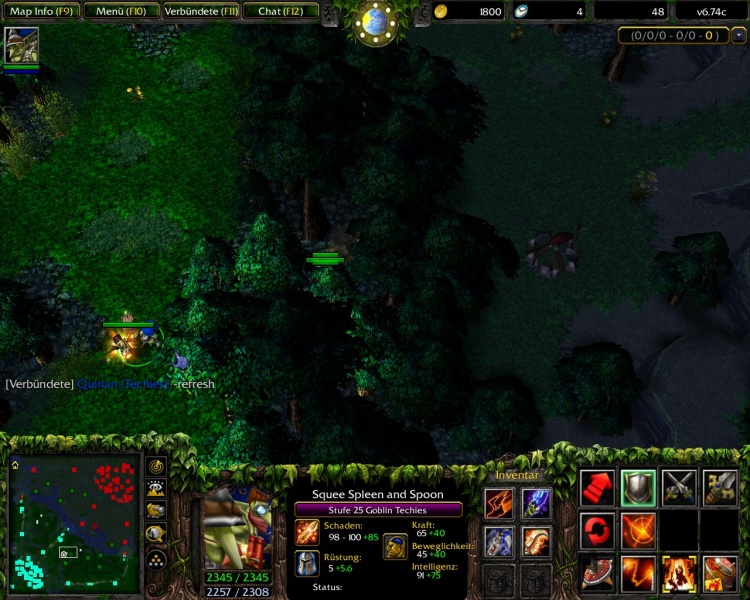
Task: Use the Remote Mines barrel ability
Action: pyautogui.click(x=720, y=573)
